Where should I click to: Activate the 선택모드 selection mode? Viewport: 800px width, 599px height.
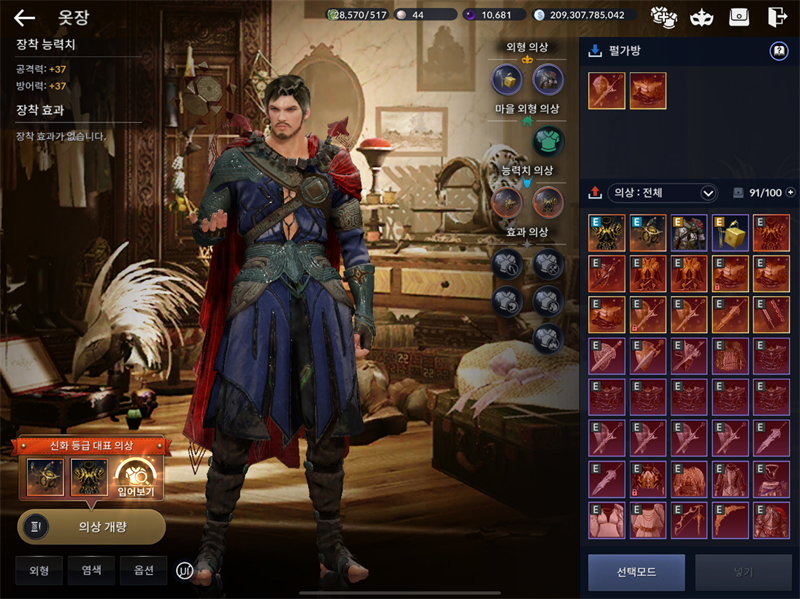pos(636,572)
